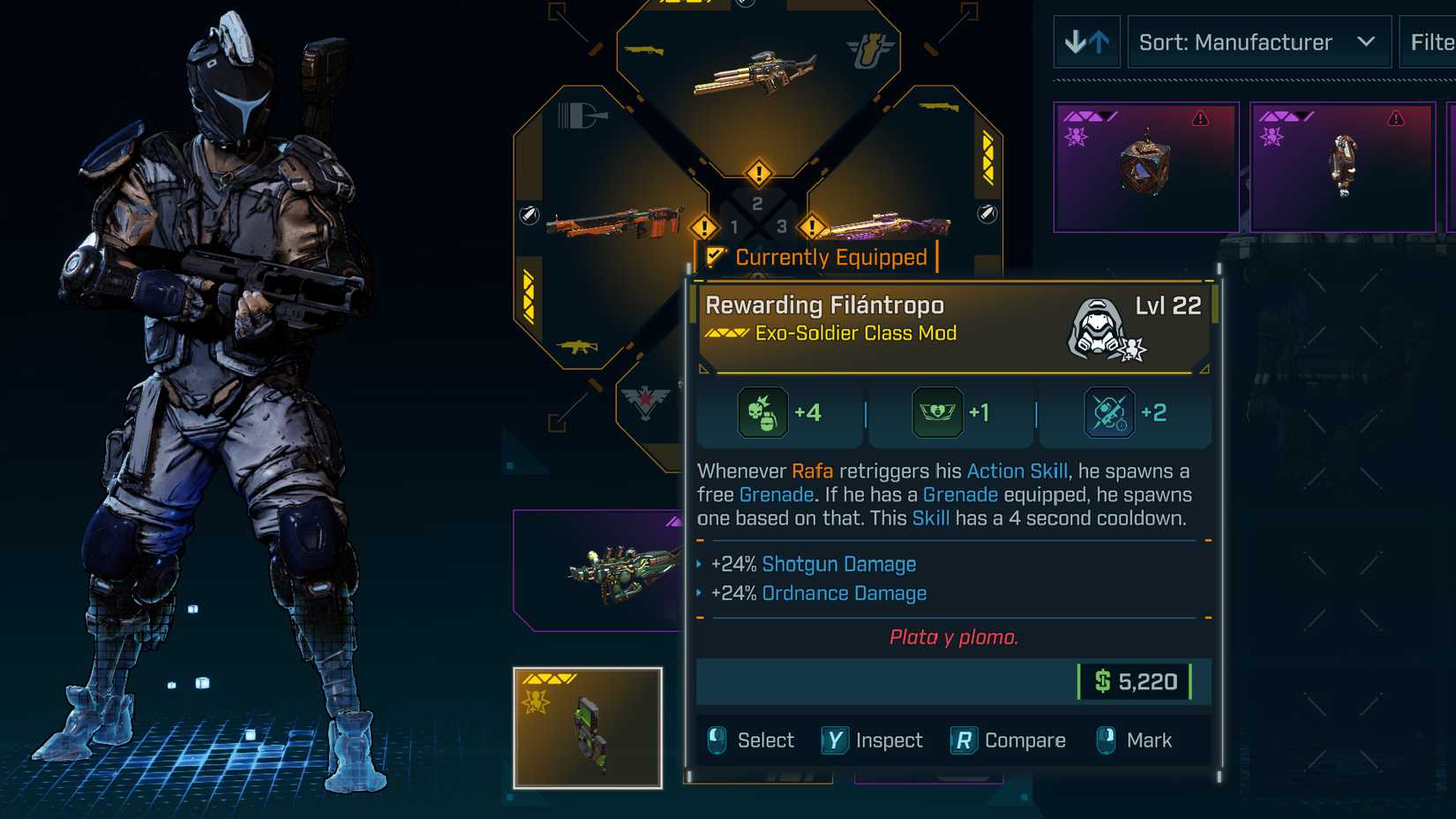Click the grey heavy weapon slot icon
Viewport: 1456px width, 819px height.
coord(582,115)
